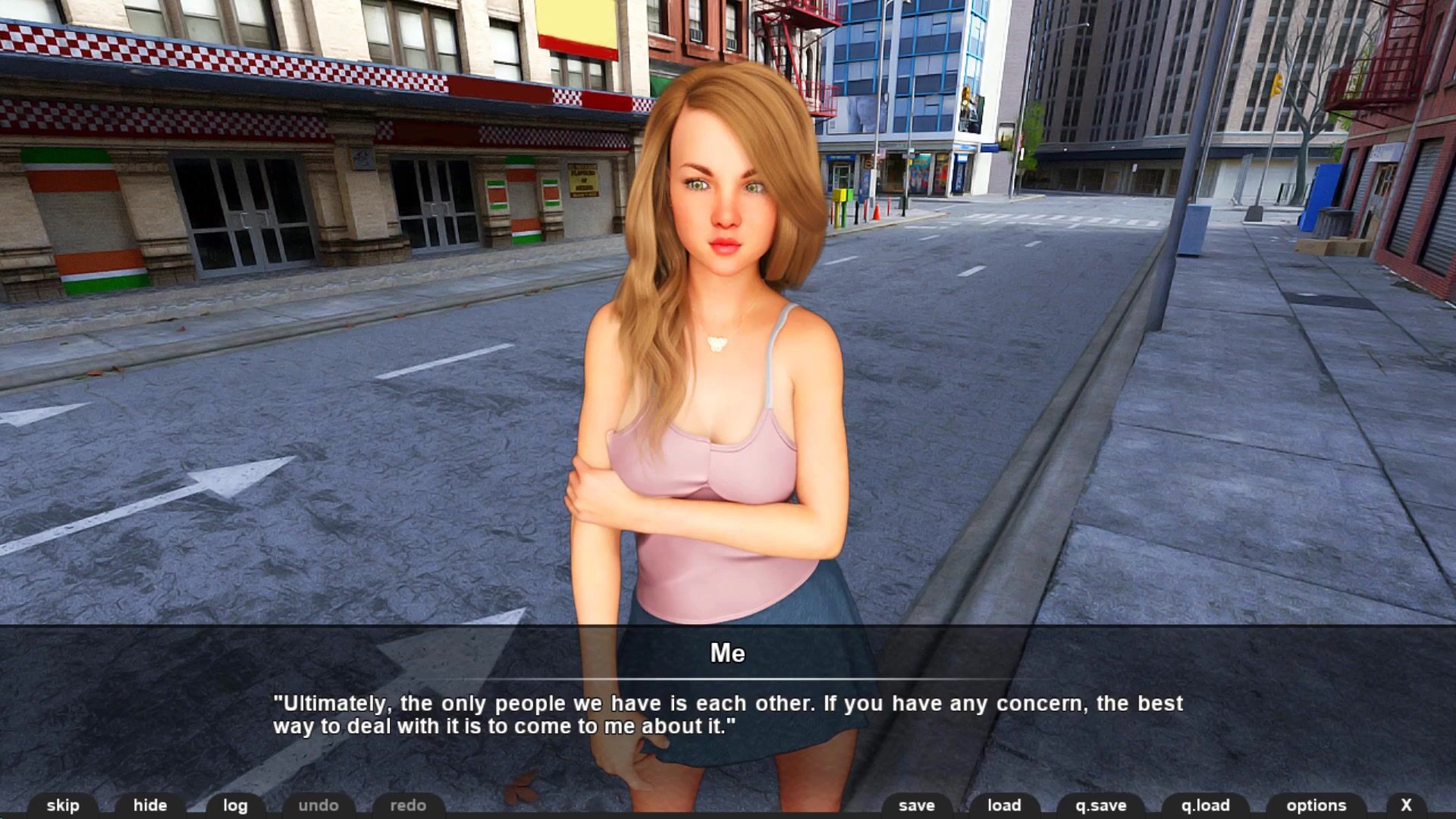
Task: Close the game with the X button
Action: pyautogui.click(x=1406, y=805)
